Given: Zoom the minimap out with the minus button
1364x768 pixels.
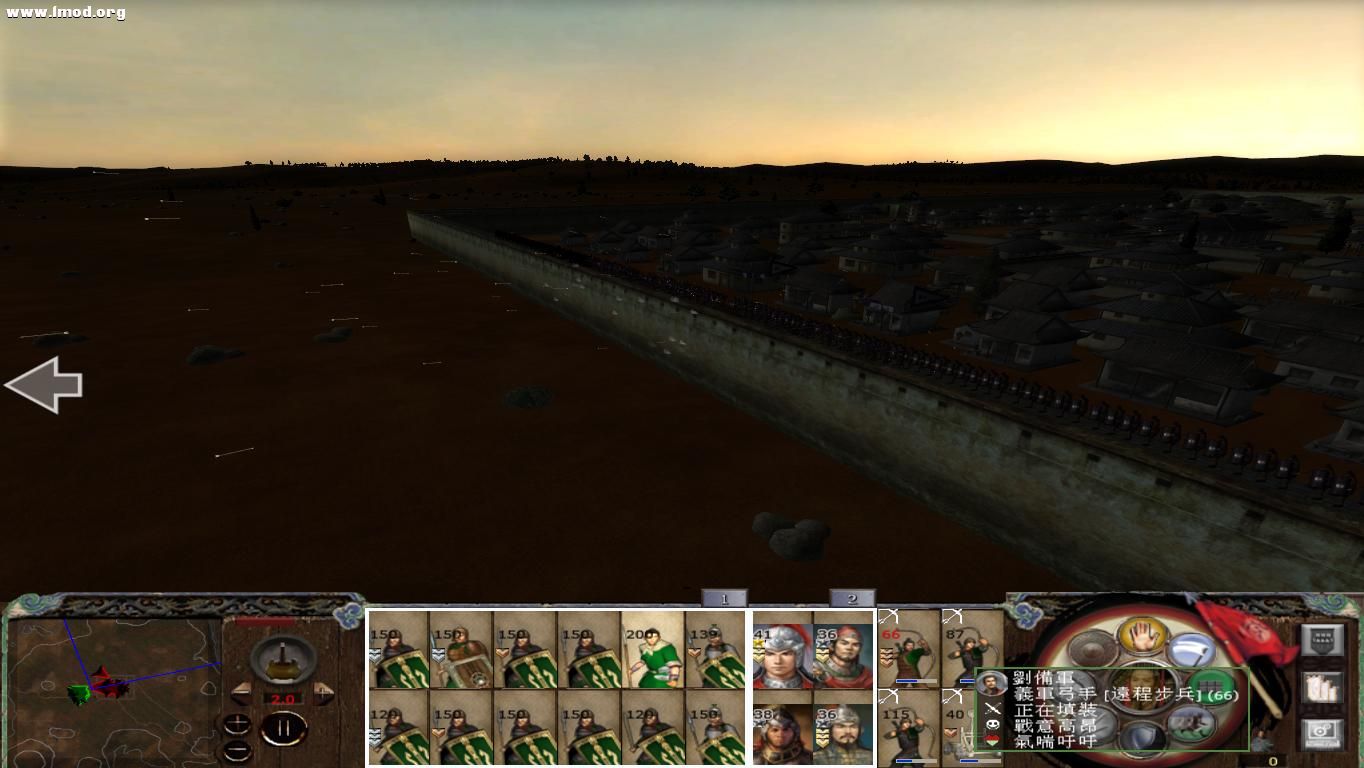Looking at the screenshot, I should click(x=237, y=750).
